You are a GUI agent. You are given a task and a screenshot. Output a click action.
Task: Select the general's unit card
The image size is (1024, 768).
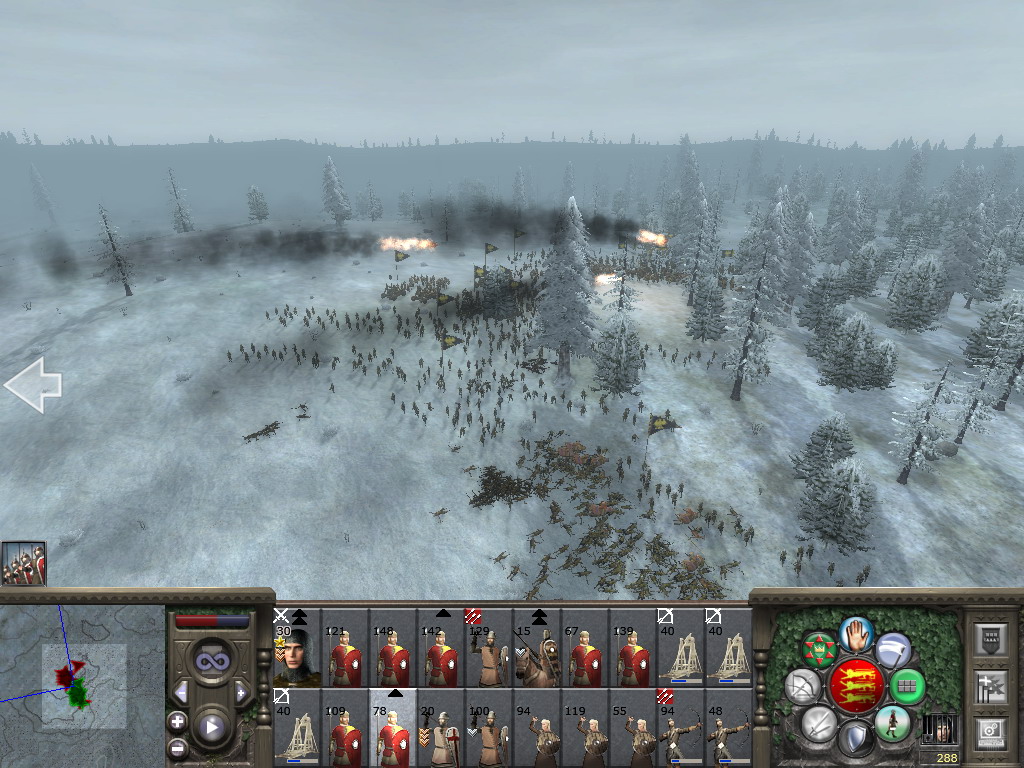point(297,648)
